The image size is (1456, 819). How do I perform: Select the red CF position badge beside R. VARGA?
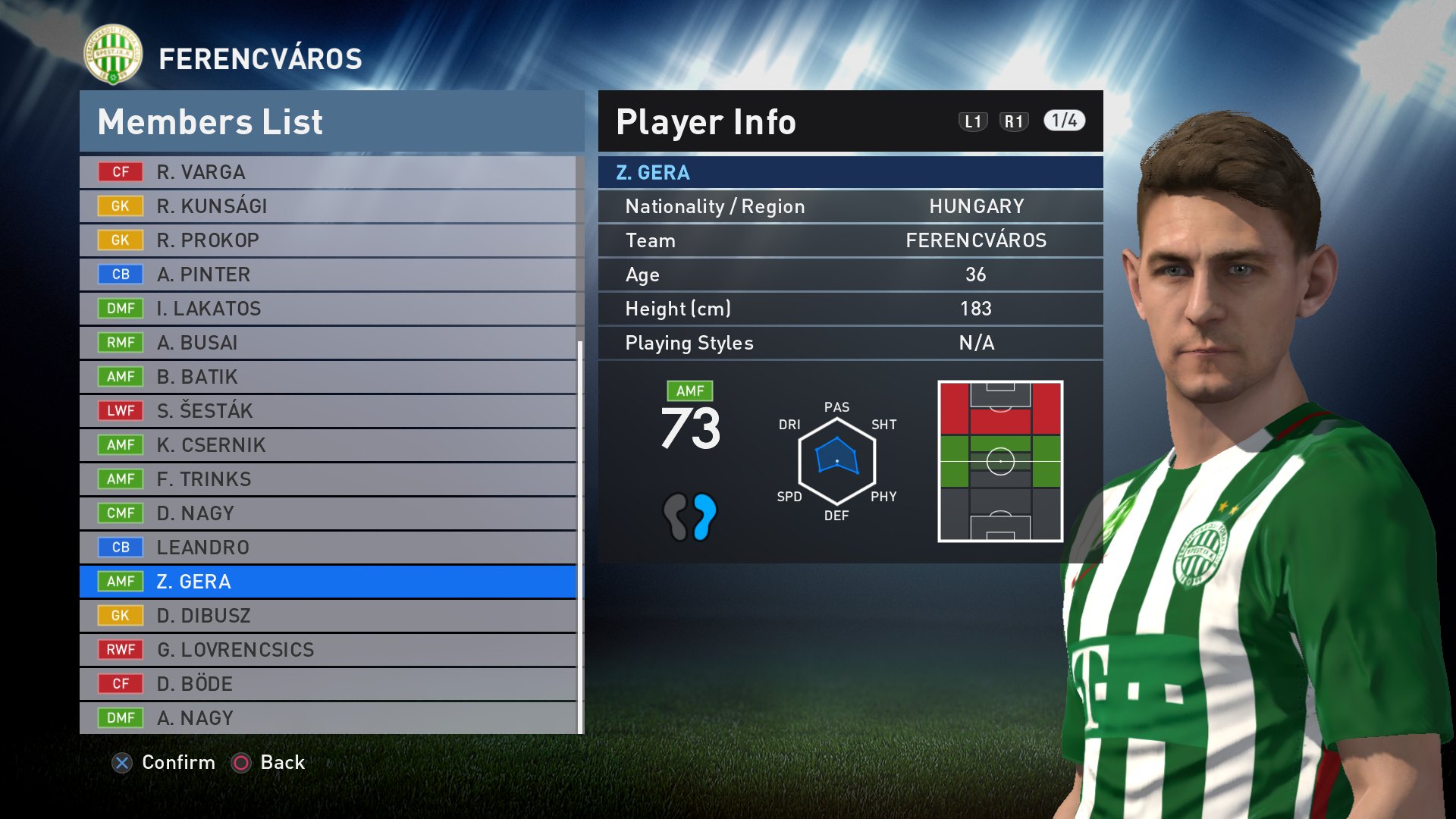pos(121,172)
